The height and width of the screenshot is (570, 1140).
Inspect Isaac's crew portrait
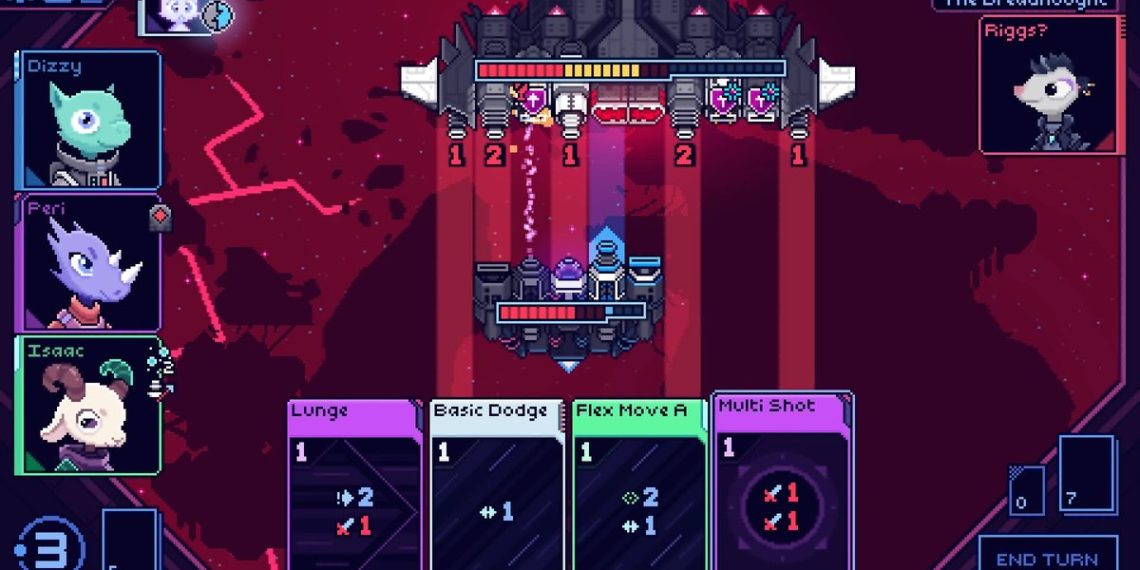click(88, 405)
